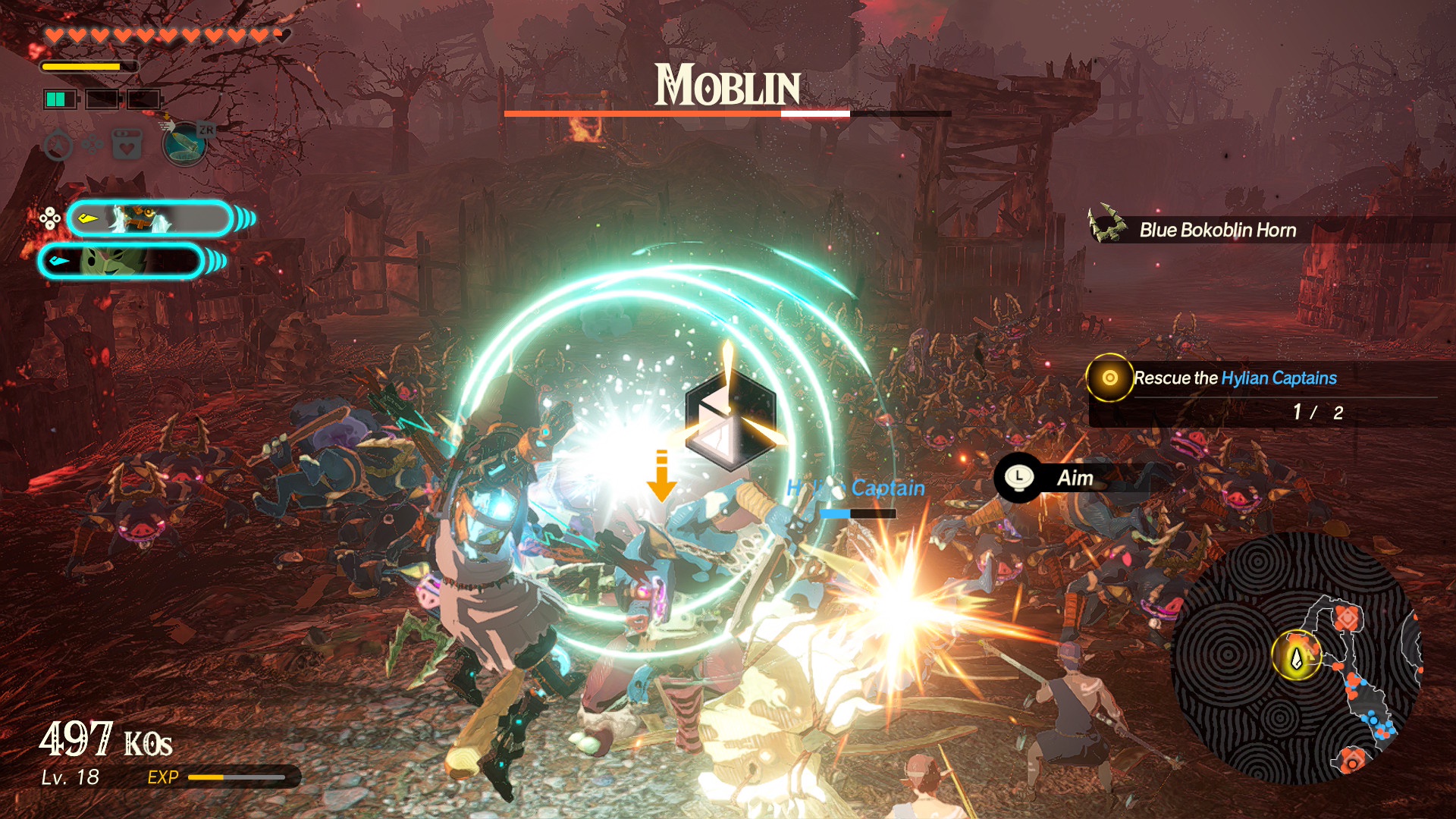The image size is (1456, 819).
Task: Switch to the Impa character portrait
Action: (x=149, y=219)
